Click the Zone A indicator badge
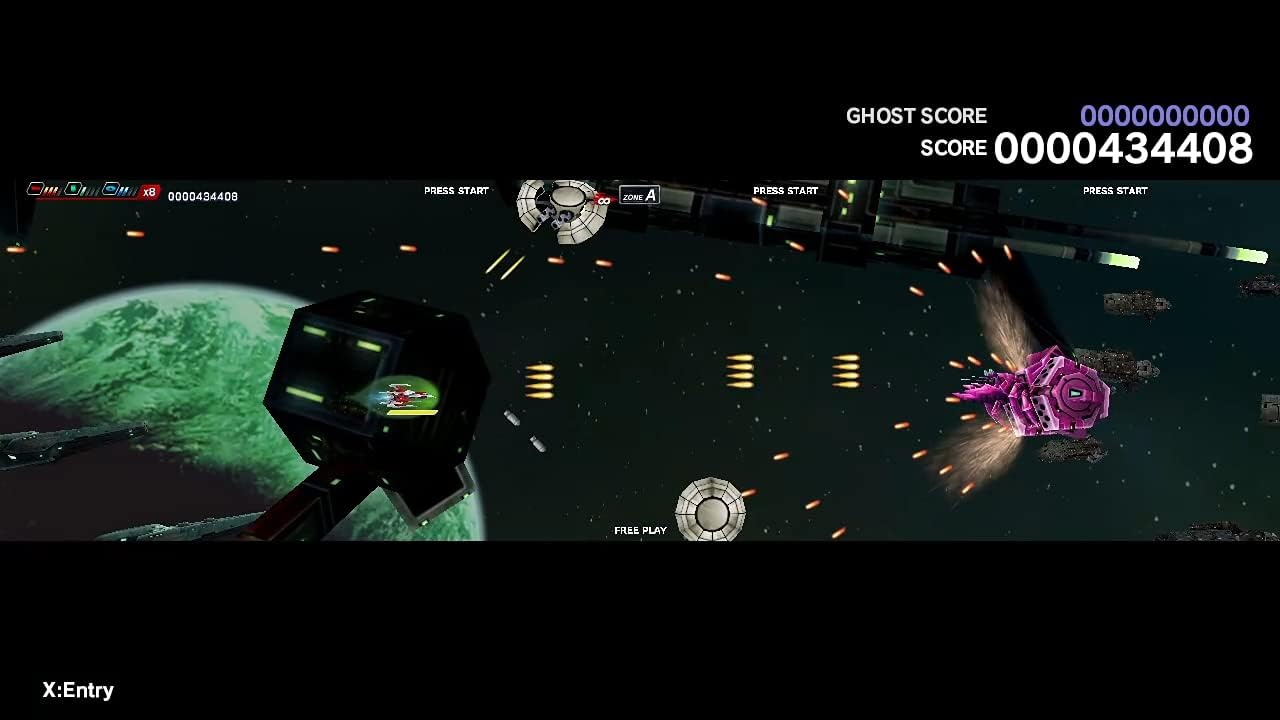 tap(639, 196)
